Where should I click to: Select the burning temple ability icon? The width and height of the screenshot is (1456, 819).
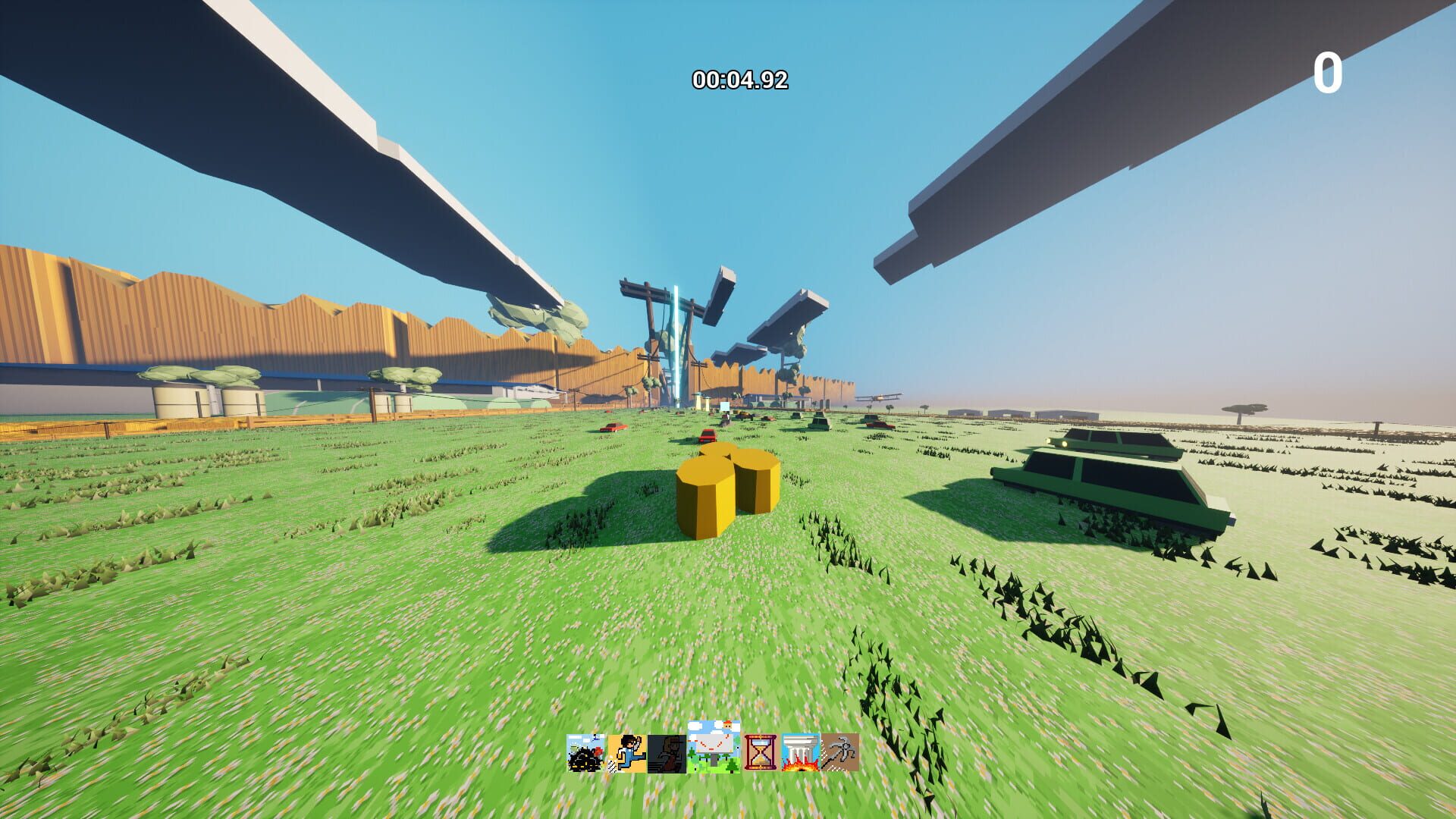[800, 752]
